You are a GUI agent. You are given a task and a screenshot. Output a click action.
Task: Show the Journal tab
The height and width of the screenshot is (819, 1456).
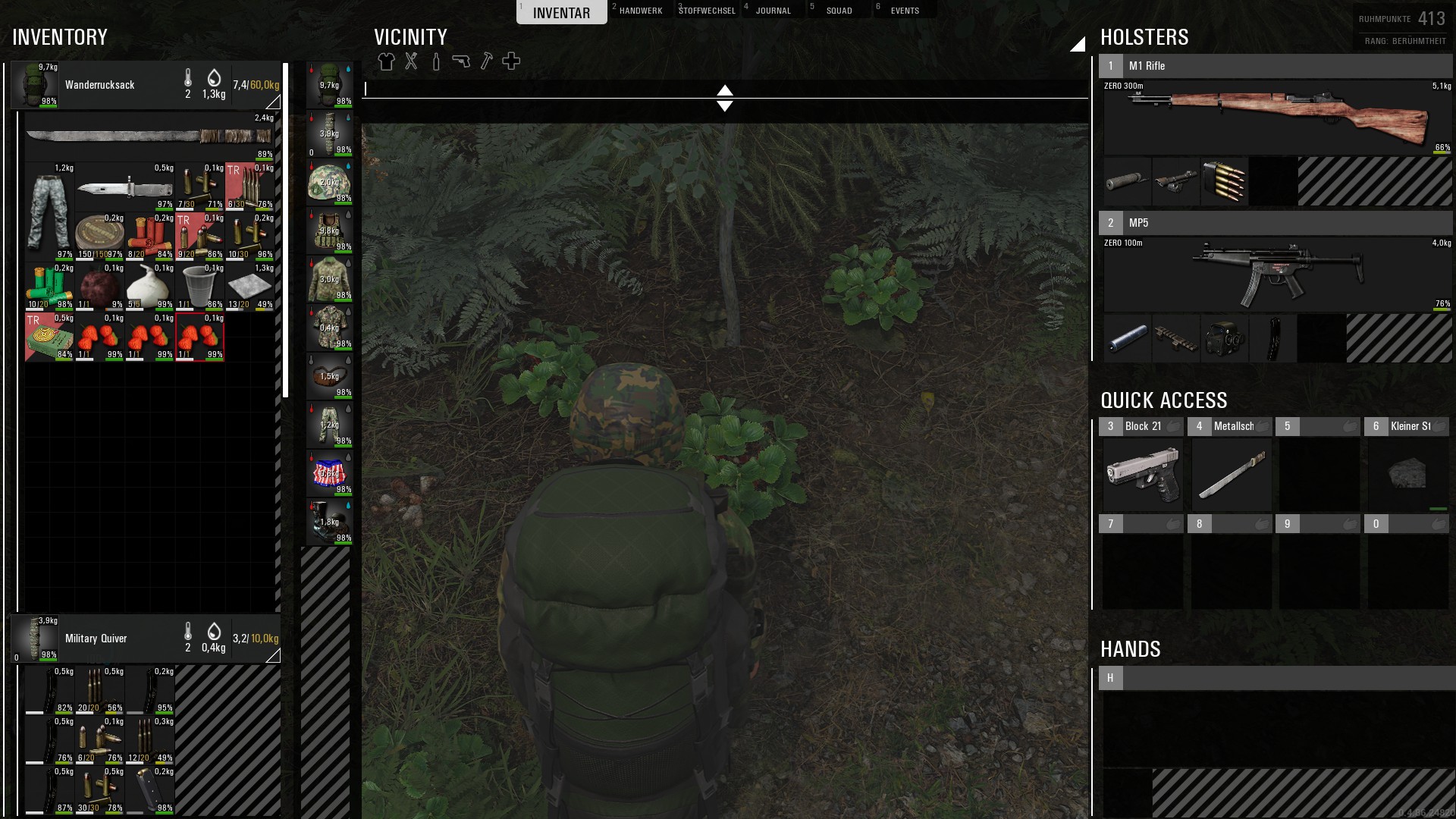point(773,11)
